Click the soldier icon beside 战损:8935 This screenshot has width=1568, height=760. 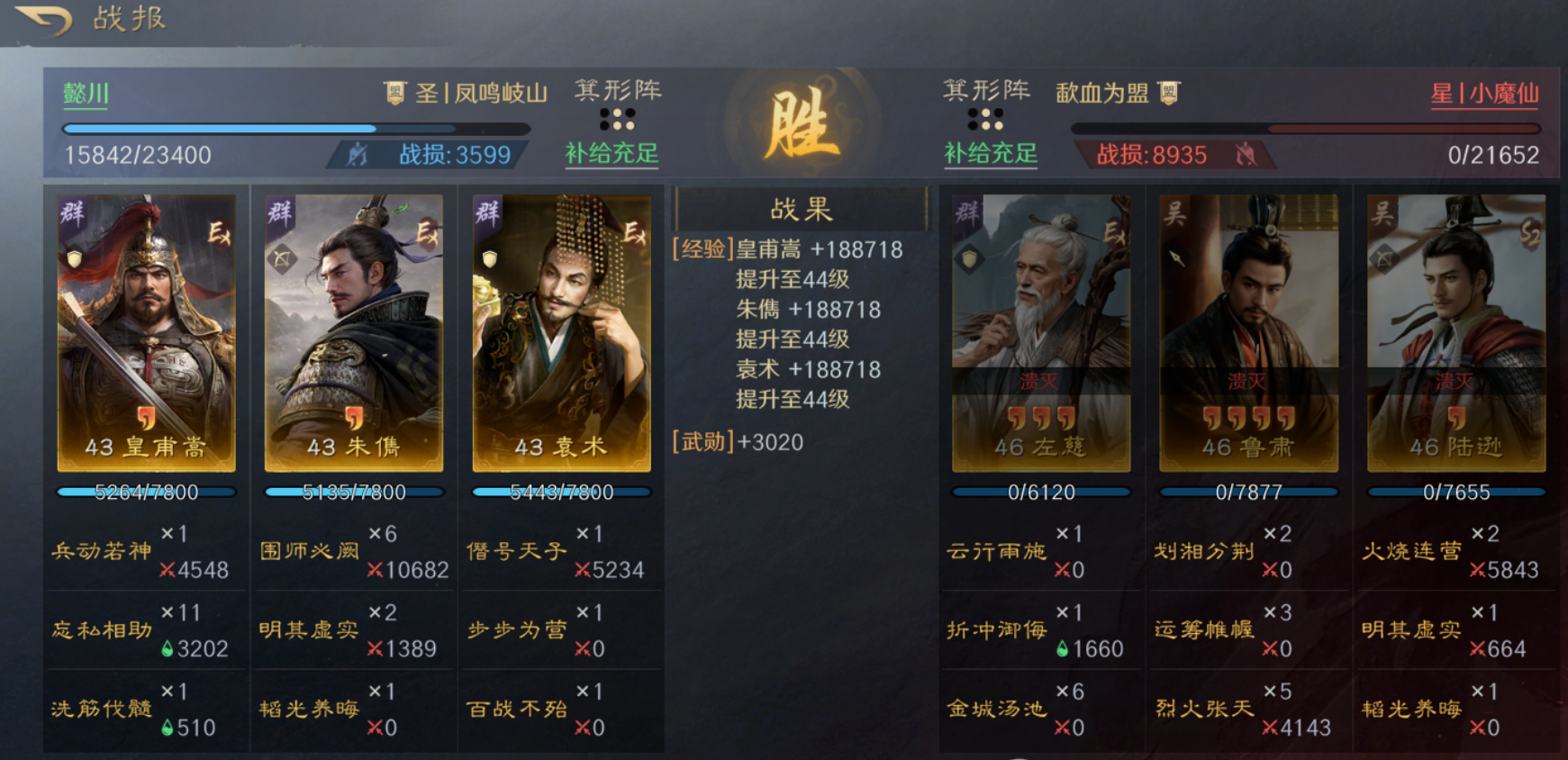(x=1247, y=155)
